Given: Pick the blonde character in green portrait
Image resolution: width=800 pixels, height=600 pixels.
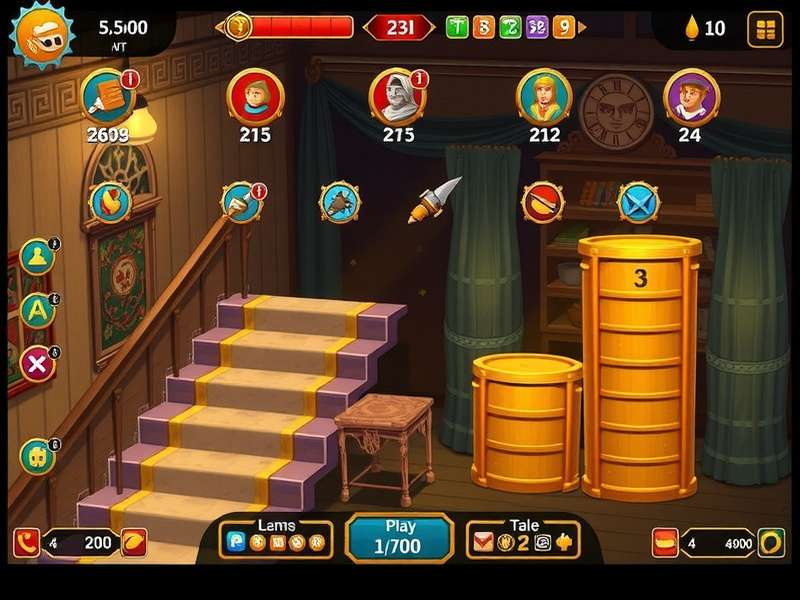Looking at the screenshot, I should [x=544, y=96].
